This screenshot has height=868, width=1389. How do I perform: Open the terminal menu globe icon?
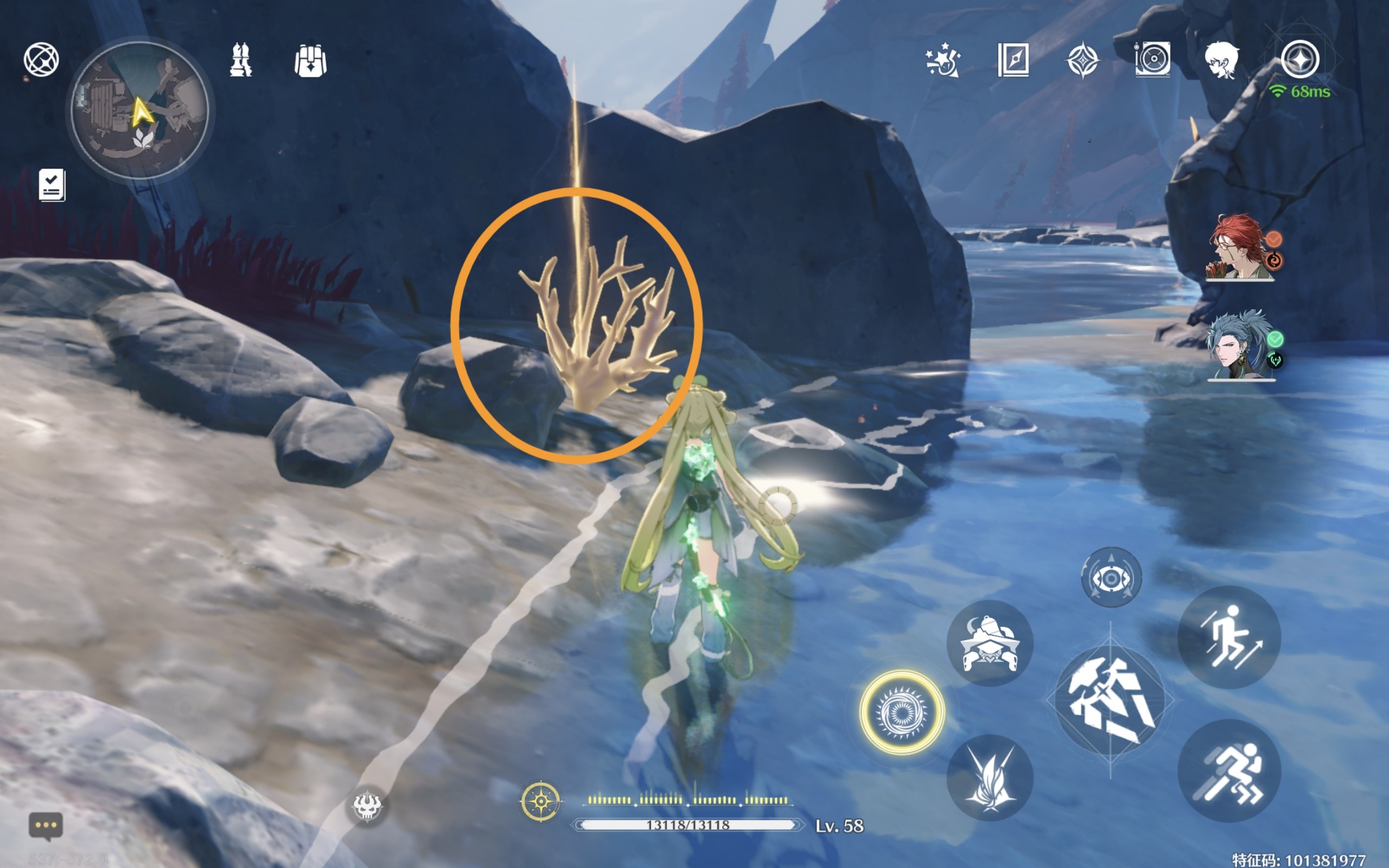click(41, 59)
